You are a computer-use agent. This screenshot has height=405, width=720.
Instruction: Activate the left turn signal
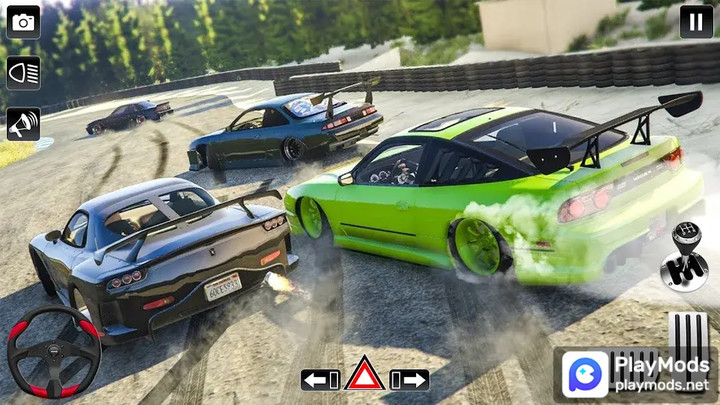point(320,380)
